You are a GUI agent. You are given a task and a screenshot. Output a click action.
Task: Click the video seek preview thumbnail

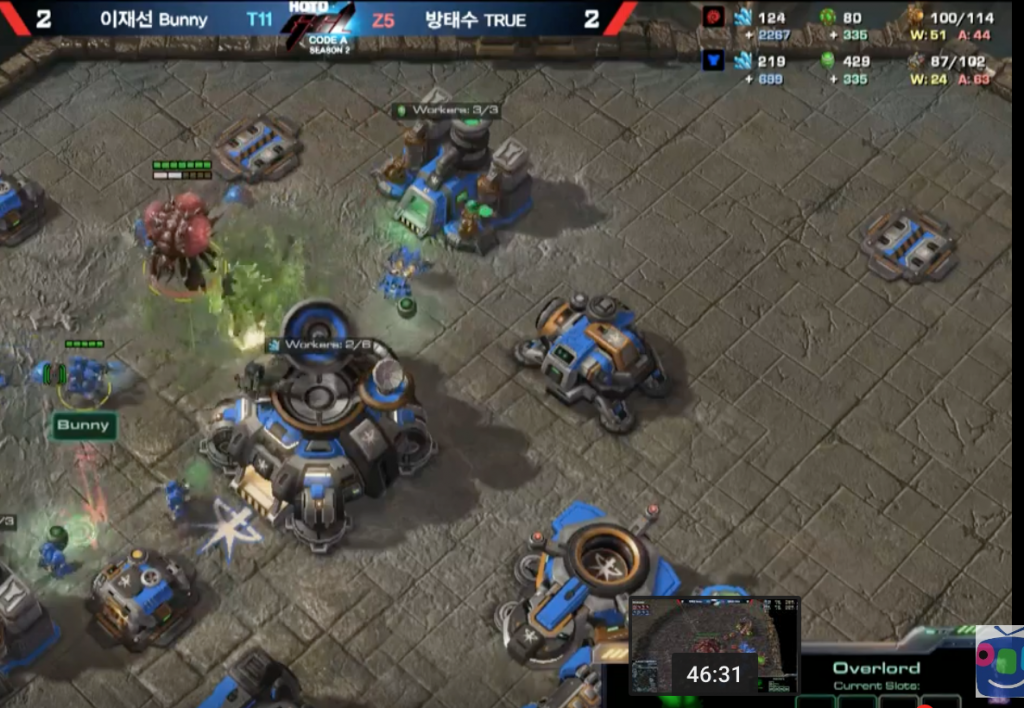pyautogui.click(x=714, y=645)
